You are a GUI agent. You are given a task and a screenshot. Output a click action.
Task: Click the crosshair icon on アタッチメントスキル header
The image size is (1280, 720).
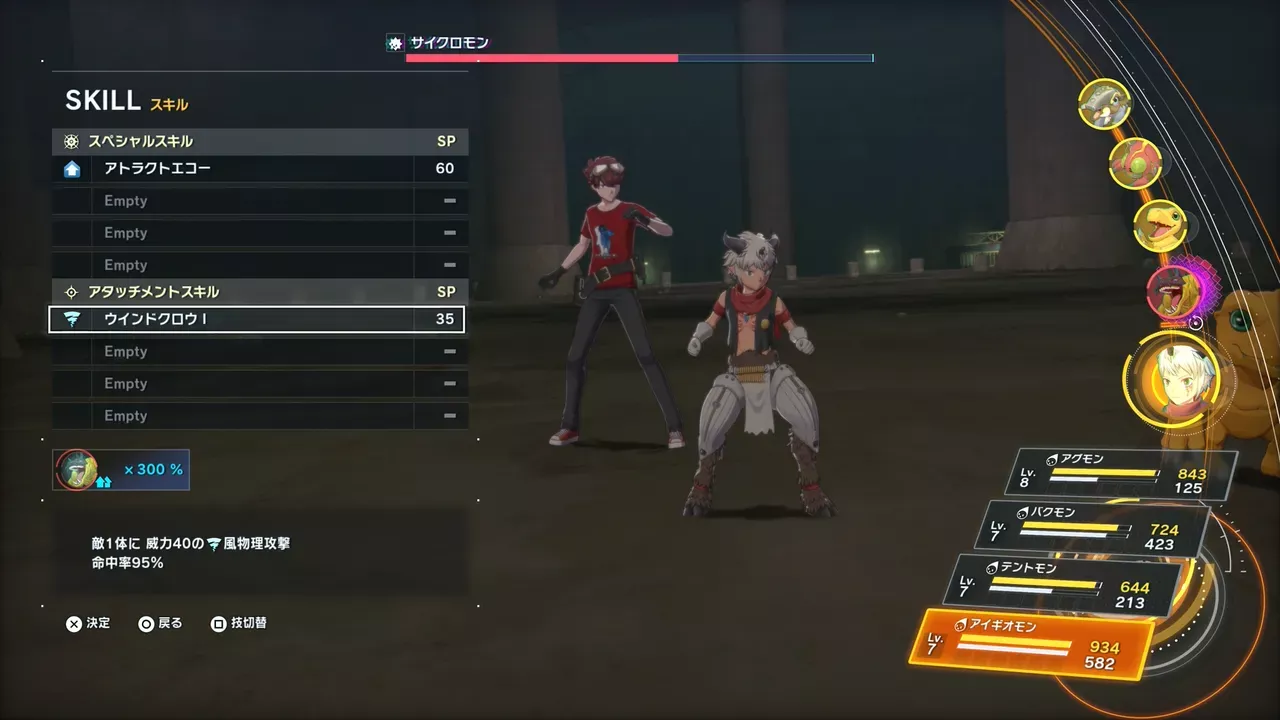pyautogui.click(x=70, y=292)
